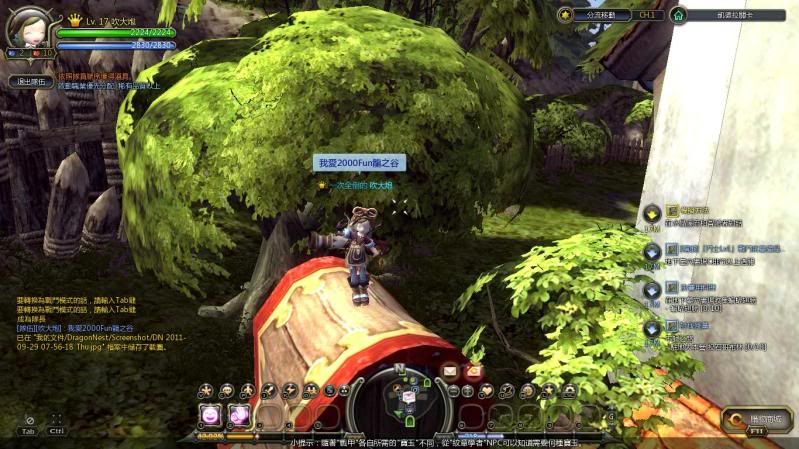Click the minus button beside the minimap

[x=453, y=390]
